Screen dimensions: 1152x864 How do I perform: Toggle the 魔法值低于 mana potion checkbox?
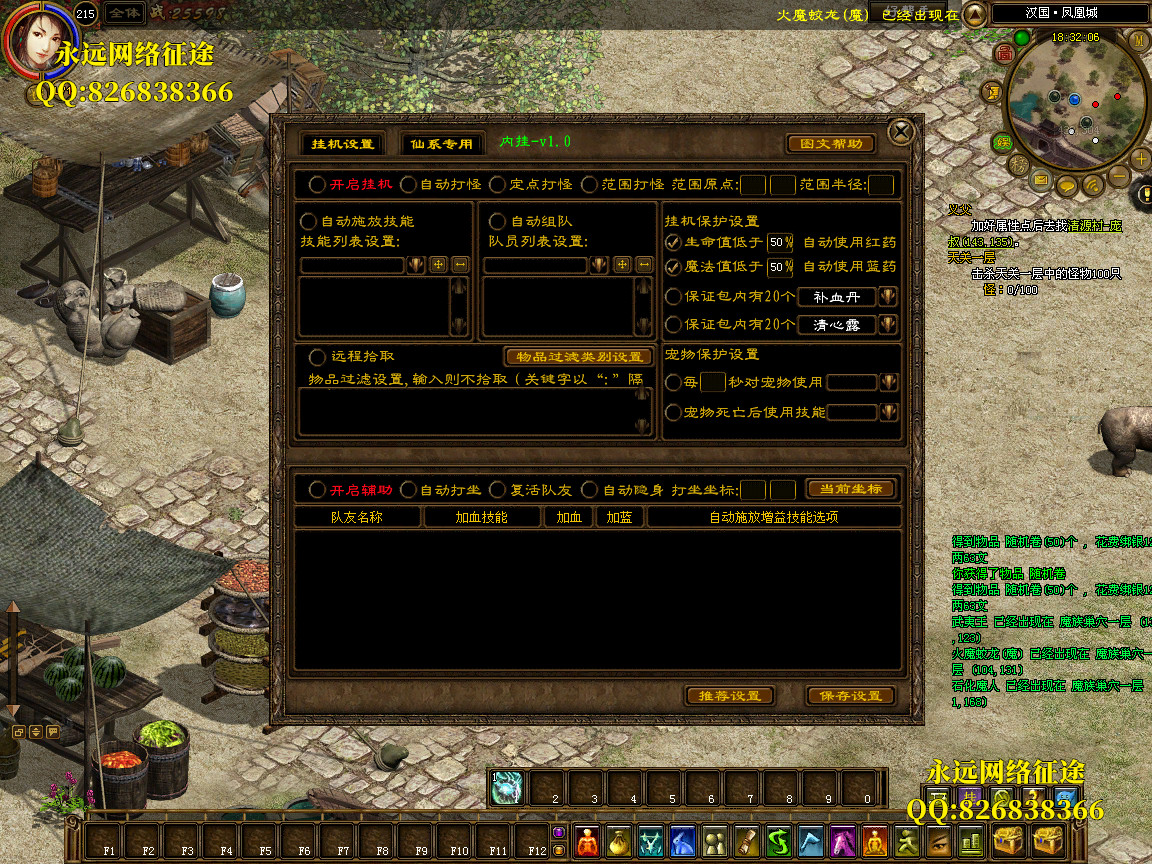coord(673,267)
